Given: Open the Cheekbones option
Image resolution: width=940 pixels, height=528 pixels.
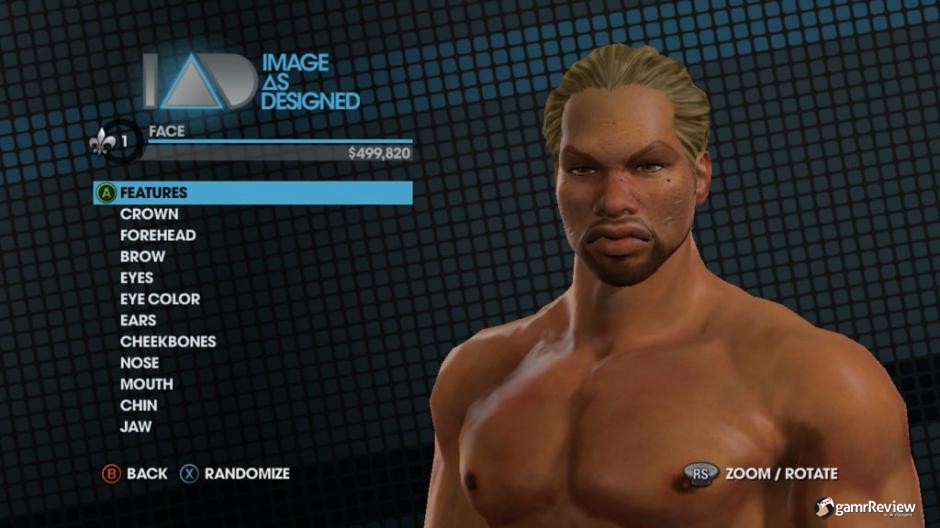Looking at the screenshot, I should tap(168, 342).
